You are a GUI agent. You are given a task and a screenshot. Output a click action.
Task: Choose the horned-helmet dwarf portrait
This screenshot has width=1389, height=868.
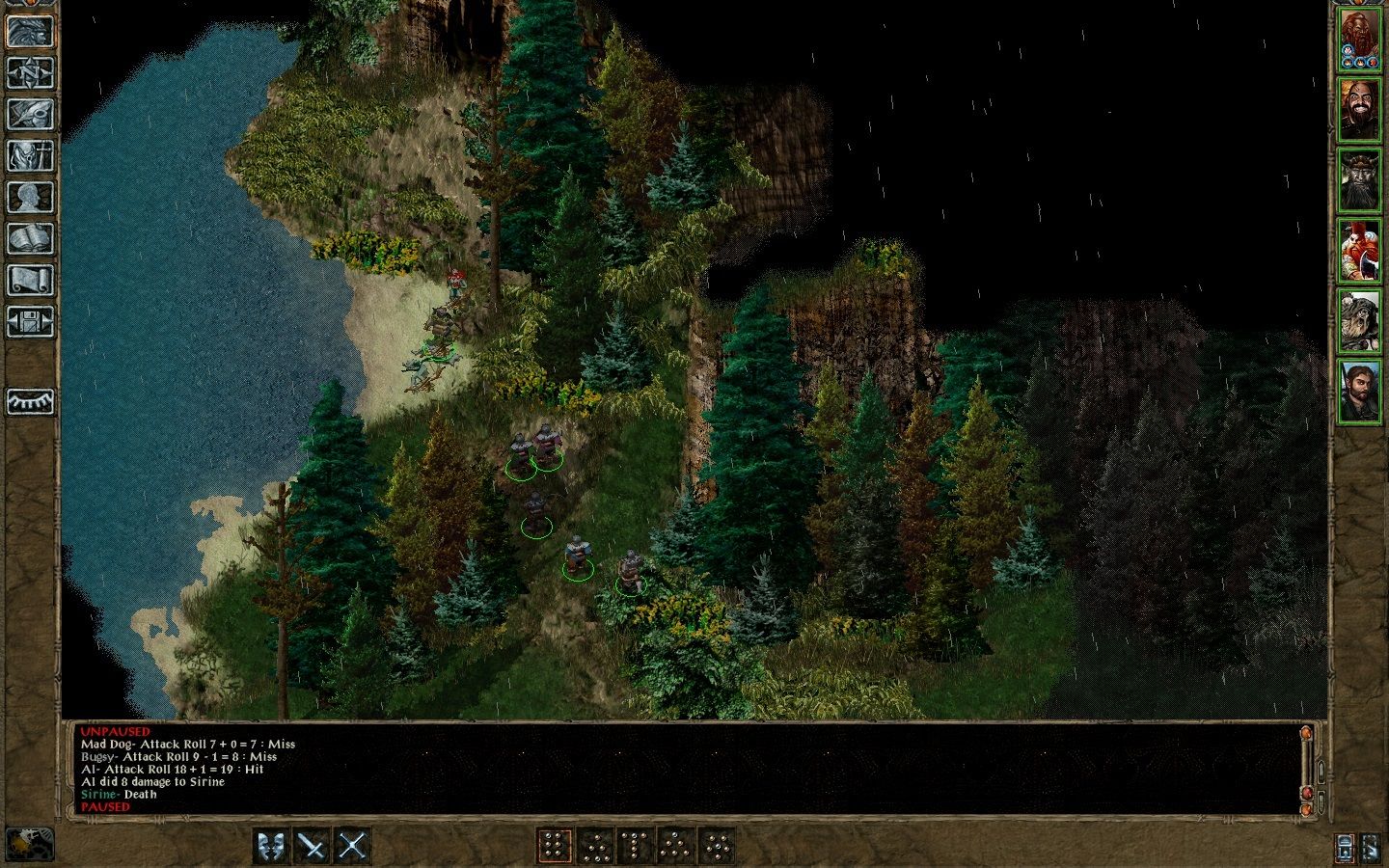pyautogui.click(x=1360, y=180)
